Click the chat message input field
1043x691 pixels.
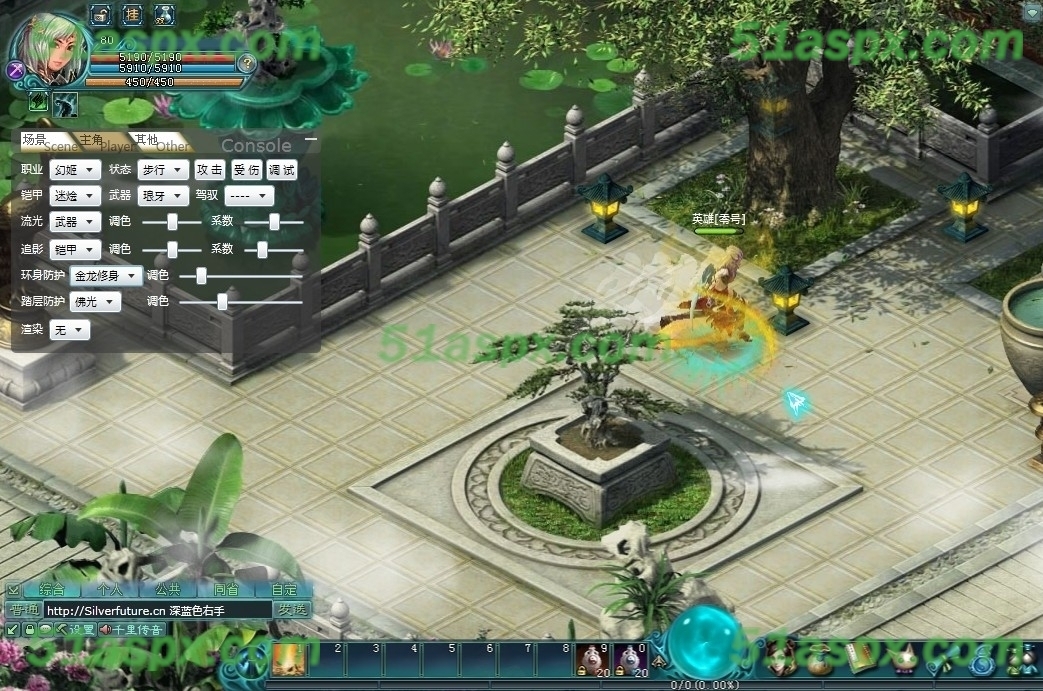coord(157,610)
